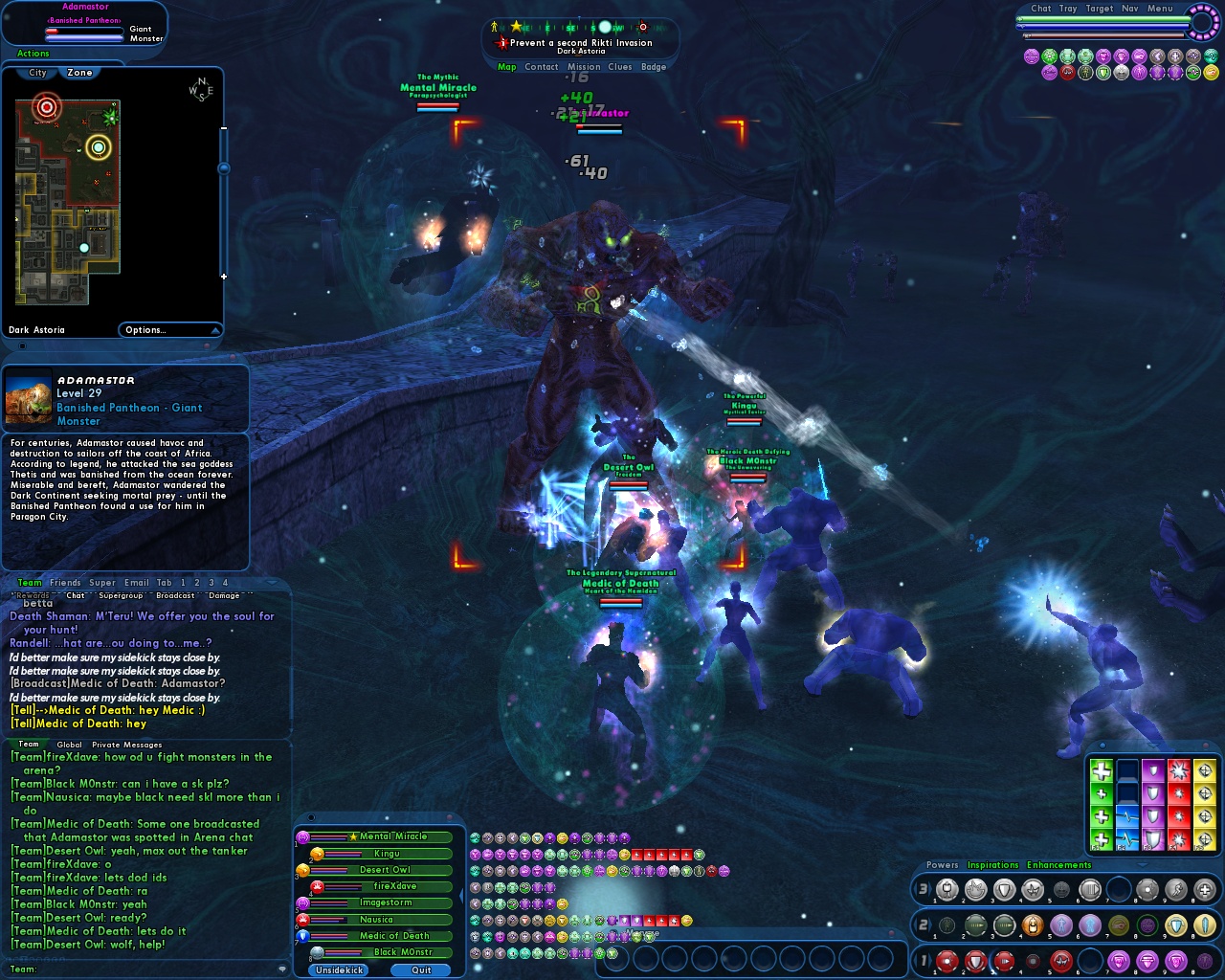Viewport: 1225px width, 980px height.
Task: Open the Enhancements screen
Action: 1058,865
